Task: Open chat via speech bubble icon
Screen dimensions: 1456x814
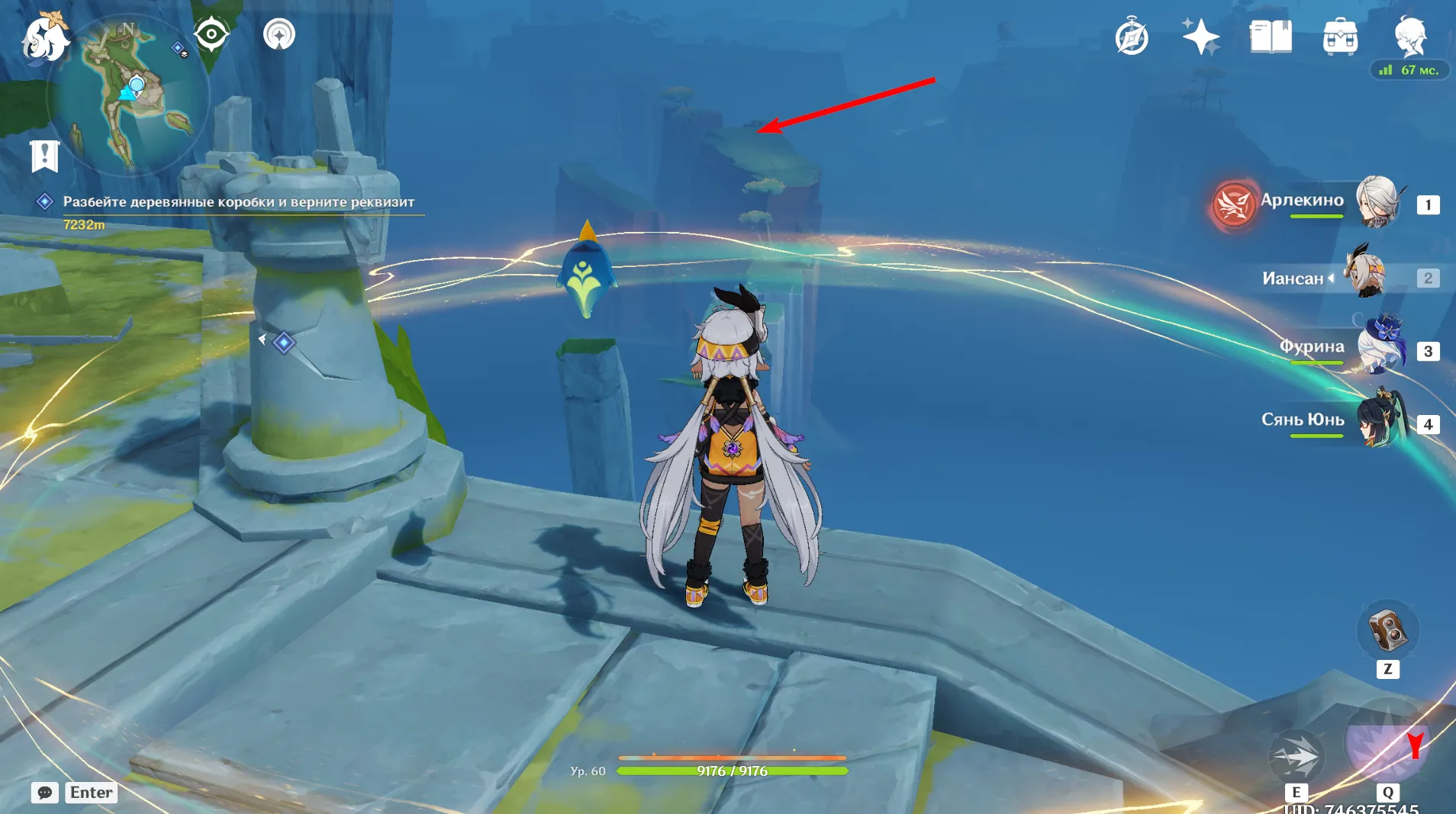Action: click(x=44, y=793)
